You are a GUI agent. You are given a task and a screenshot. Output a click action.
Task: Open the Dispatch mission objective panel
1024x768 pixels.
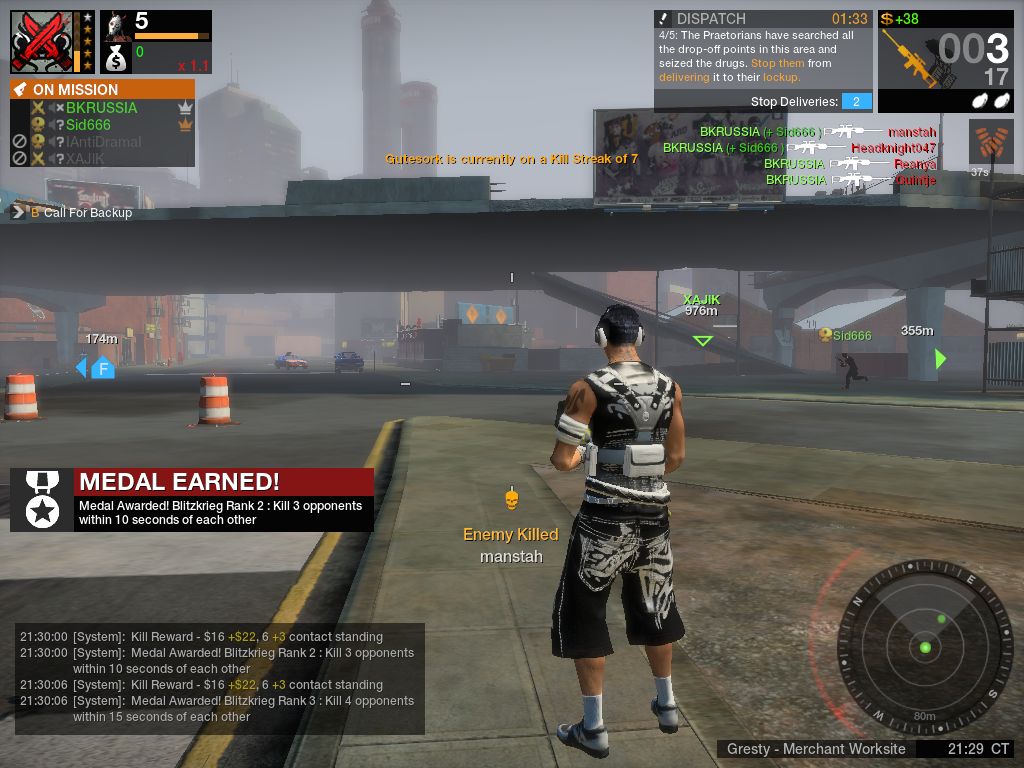(x=763, y=60)
